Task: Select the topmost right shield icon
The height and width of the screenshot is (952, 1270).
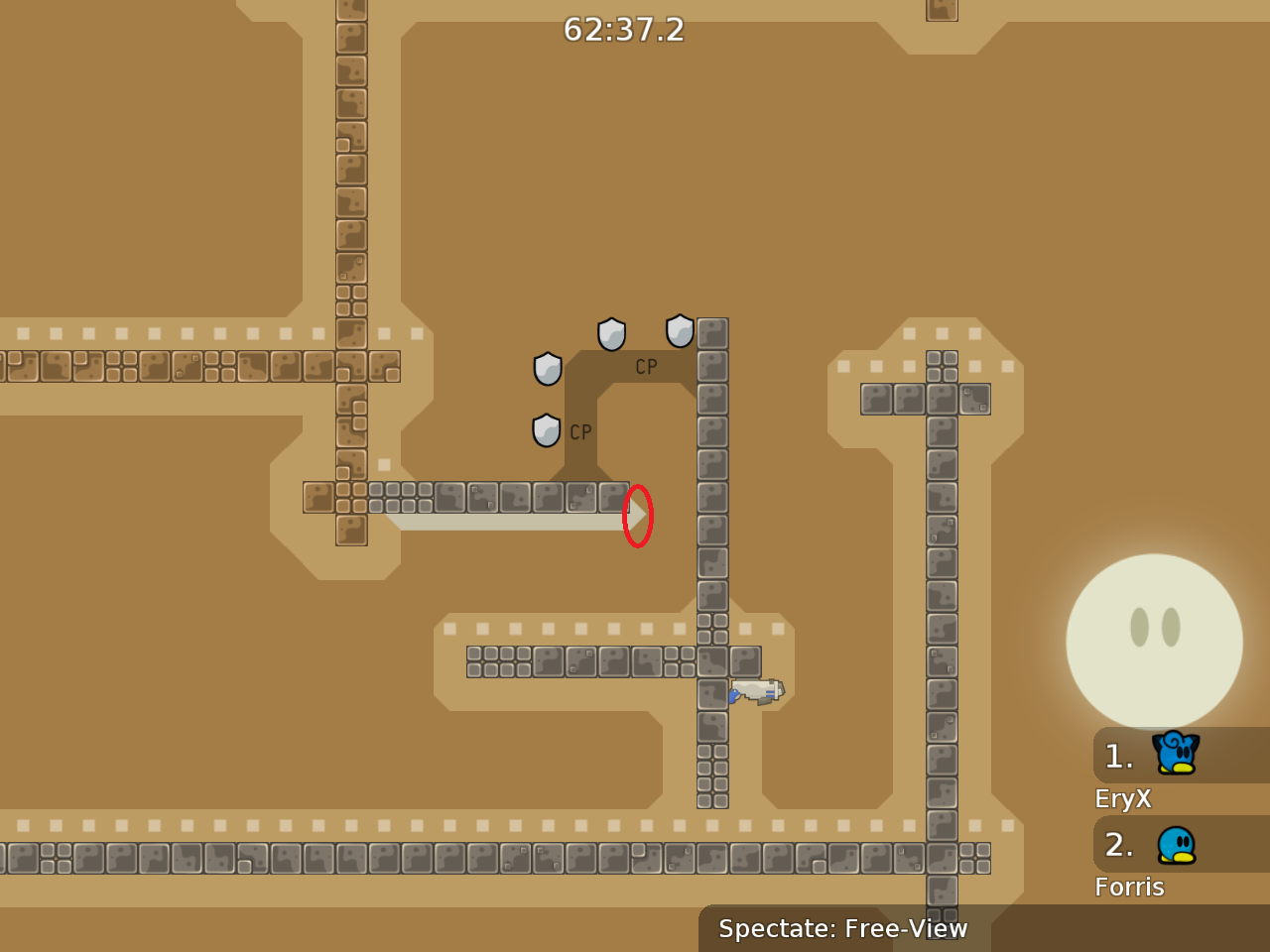Action: [680, 330]
